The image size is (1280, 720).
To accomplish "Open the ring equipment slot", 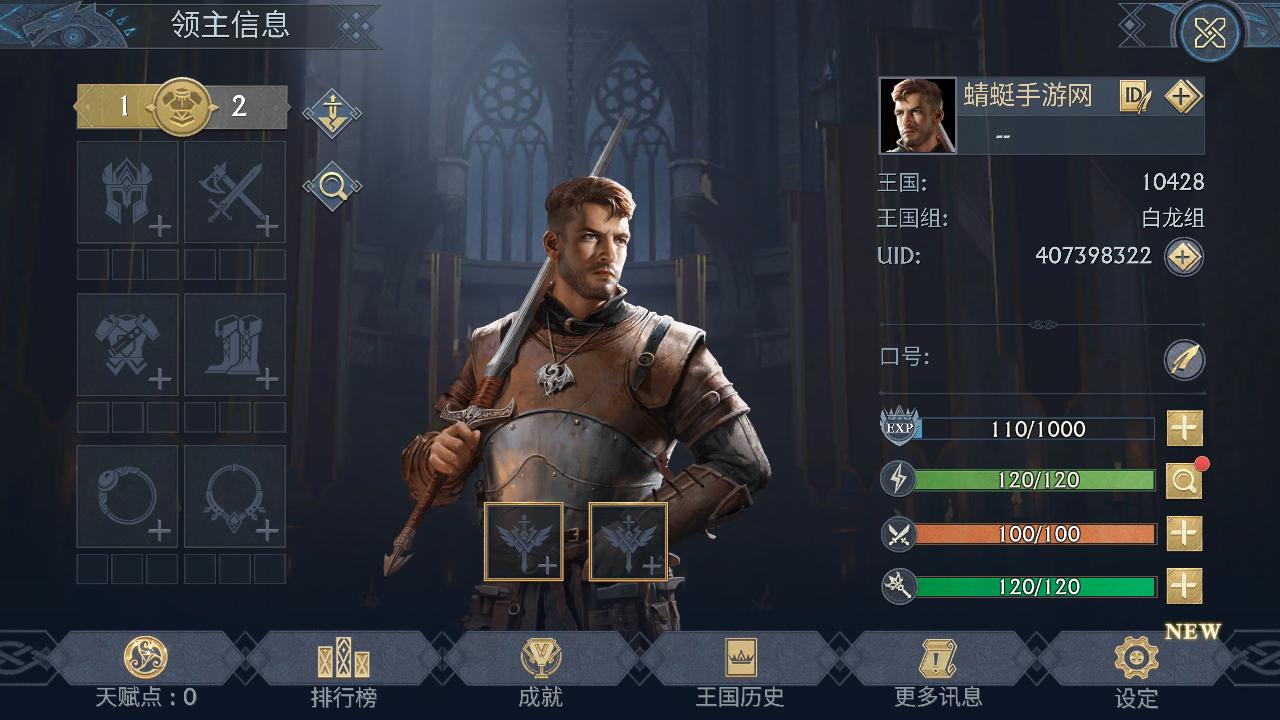I will click(x=128, y=497).
